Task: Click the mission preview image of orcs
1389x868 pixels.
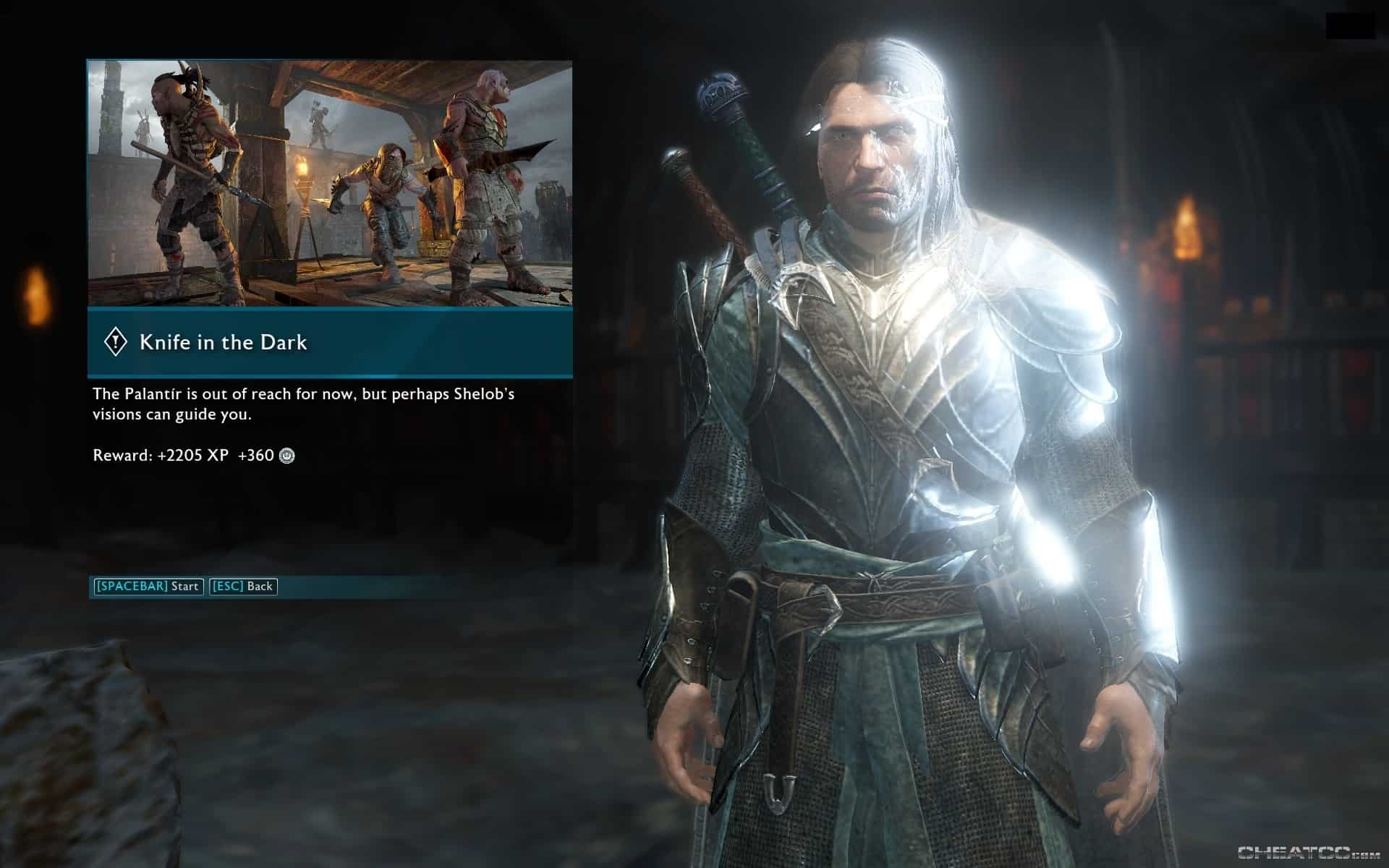Action: point(330,184)
